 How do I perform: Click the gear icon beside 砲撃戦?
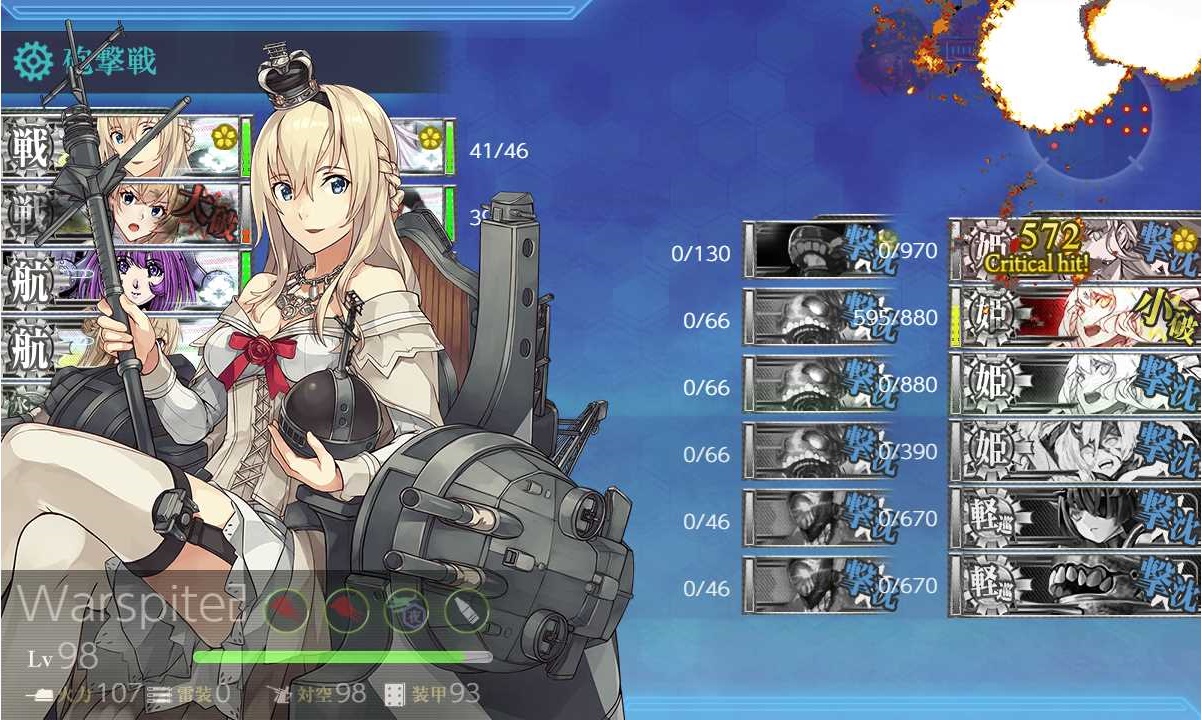coord(32,62)
